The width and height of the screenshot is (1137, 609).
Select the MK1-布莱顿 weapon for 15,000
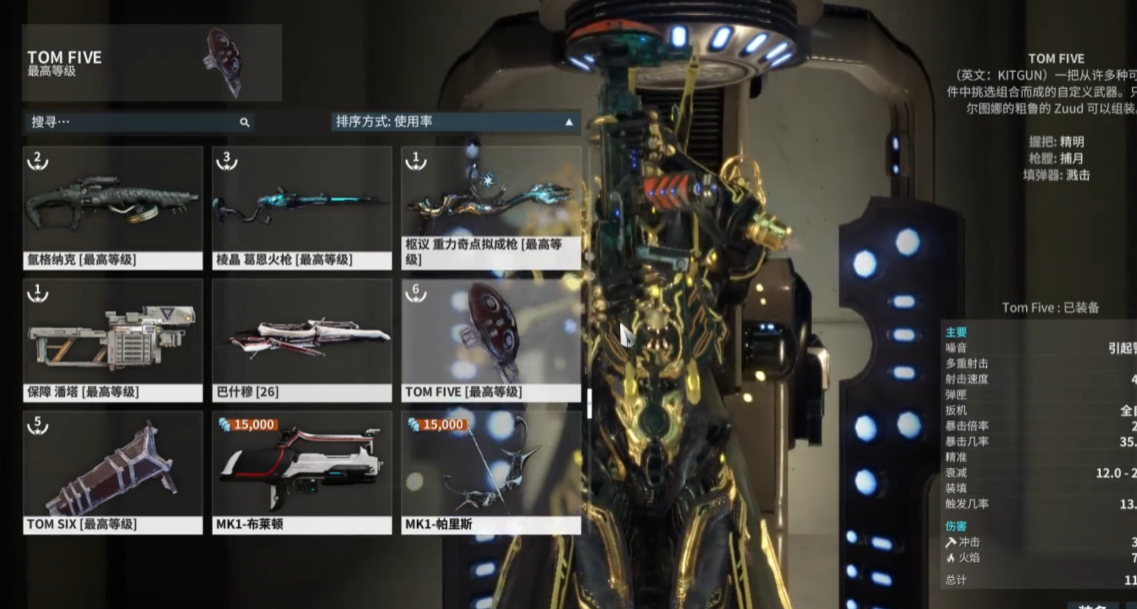click(x=302, y=472)
